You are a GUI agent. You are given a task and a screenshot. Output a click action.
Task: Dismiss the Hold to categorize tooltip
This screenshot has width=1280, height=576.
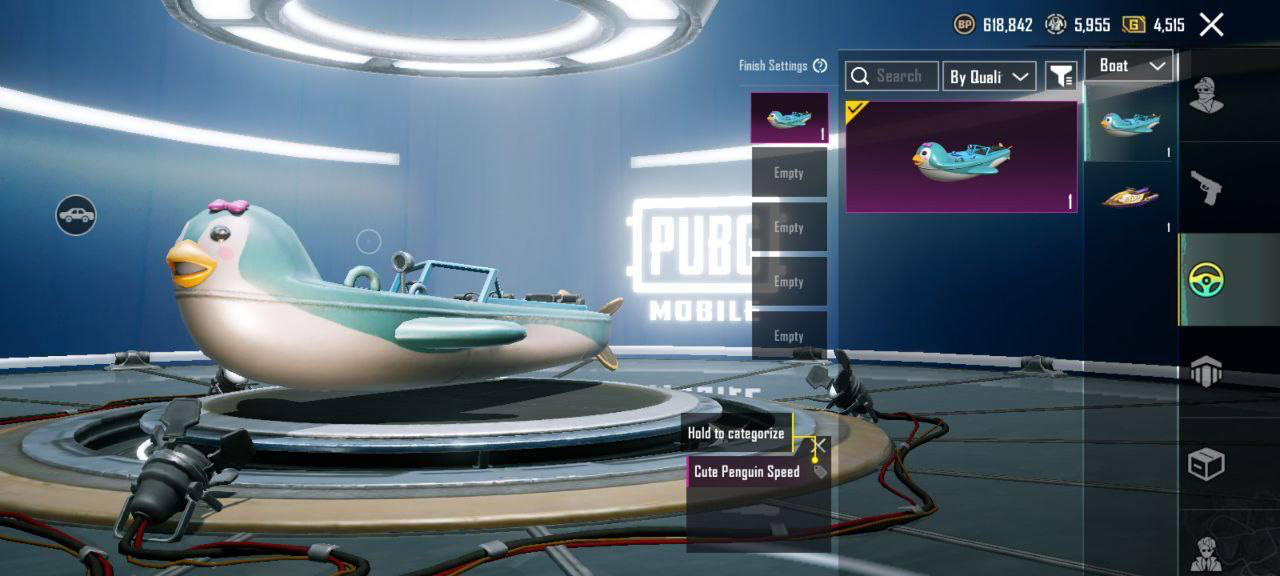[x=818, y=446]
